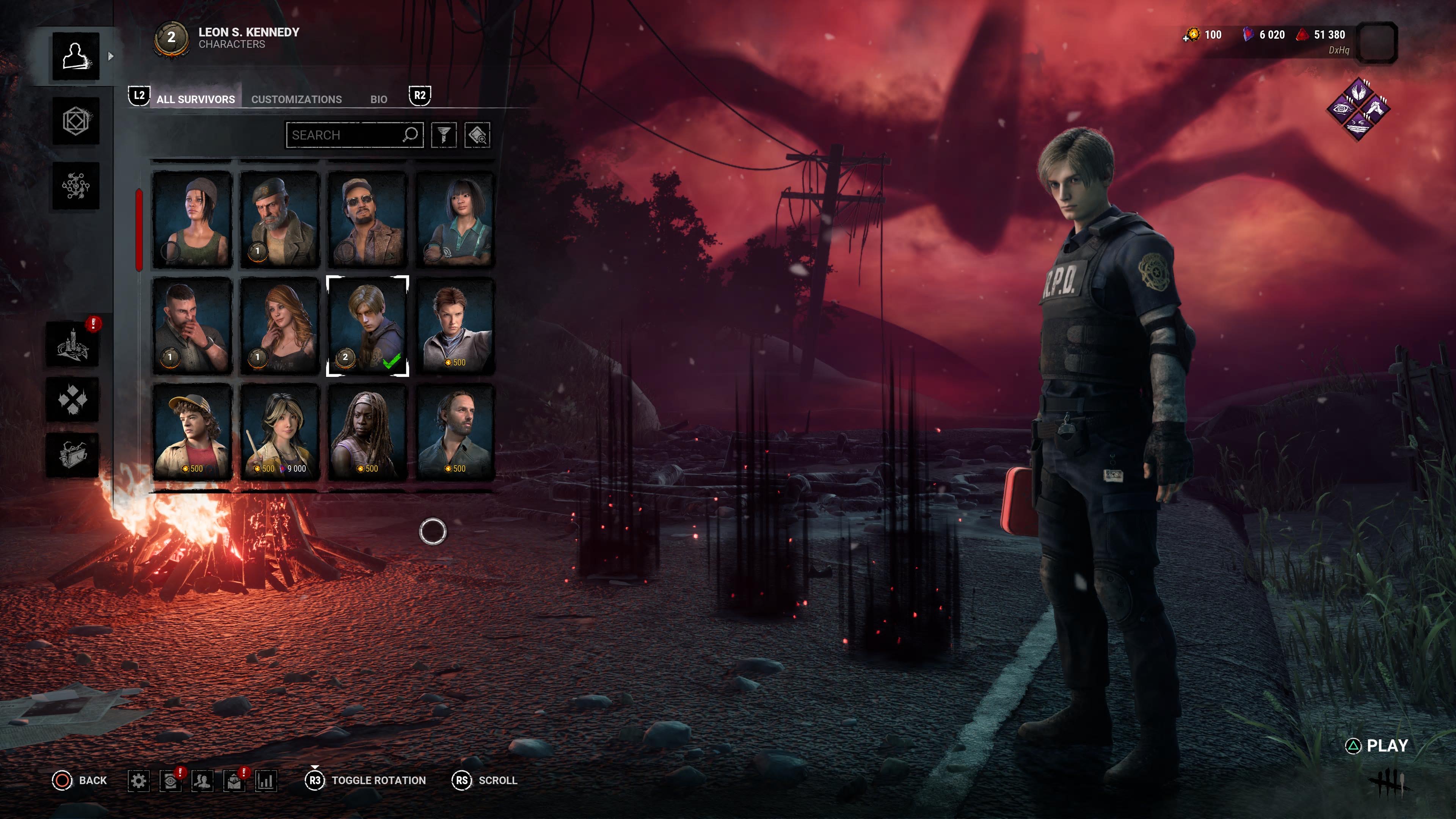Show the bar chart statistics
Screen dimensions: 1456x819
[266, 781]
